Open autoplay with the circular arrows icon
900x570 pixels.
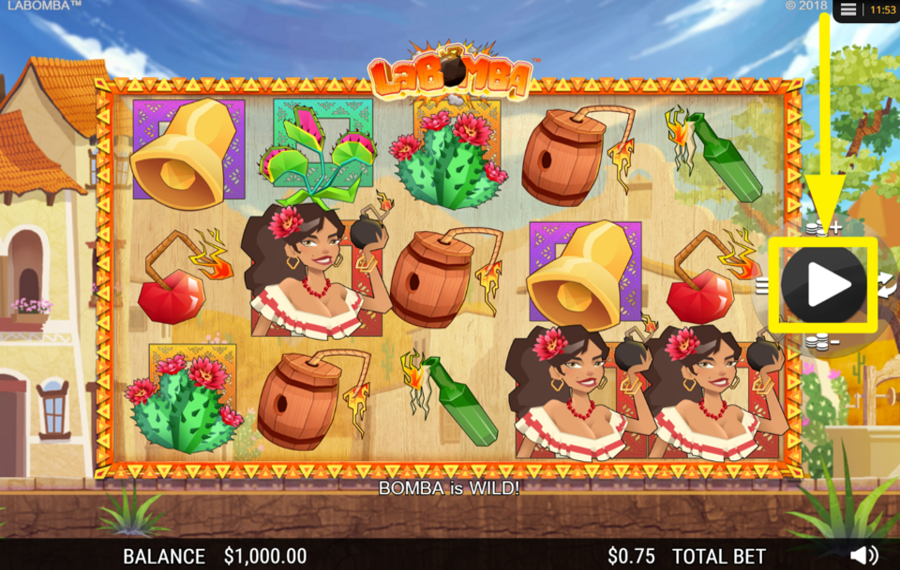tap(887, 285)
